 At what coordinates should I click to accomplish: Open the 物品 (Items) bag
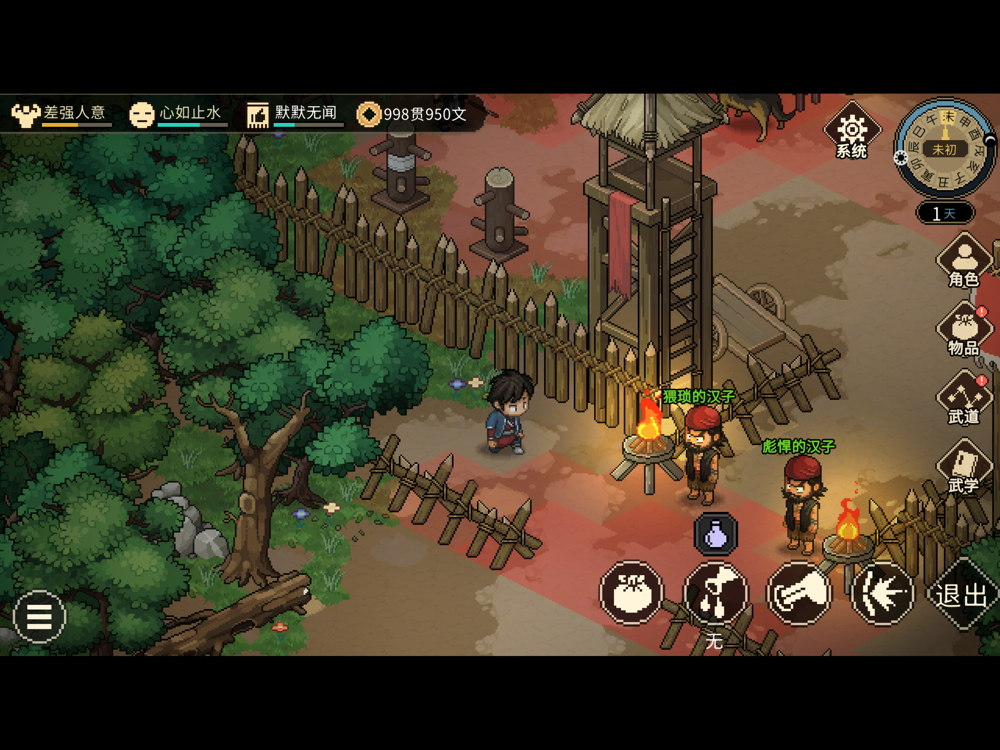click(963, 329)
